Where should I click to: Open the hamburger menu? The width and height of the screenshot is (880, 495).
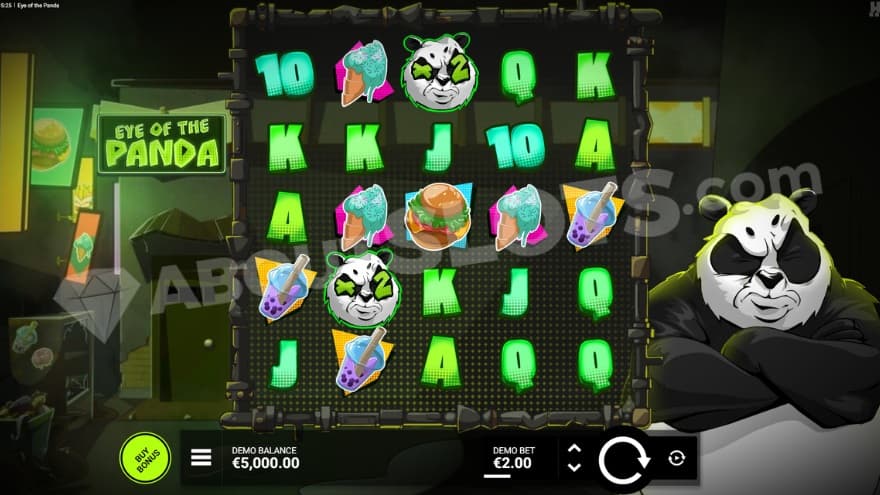coord(201,458)
